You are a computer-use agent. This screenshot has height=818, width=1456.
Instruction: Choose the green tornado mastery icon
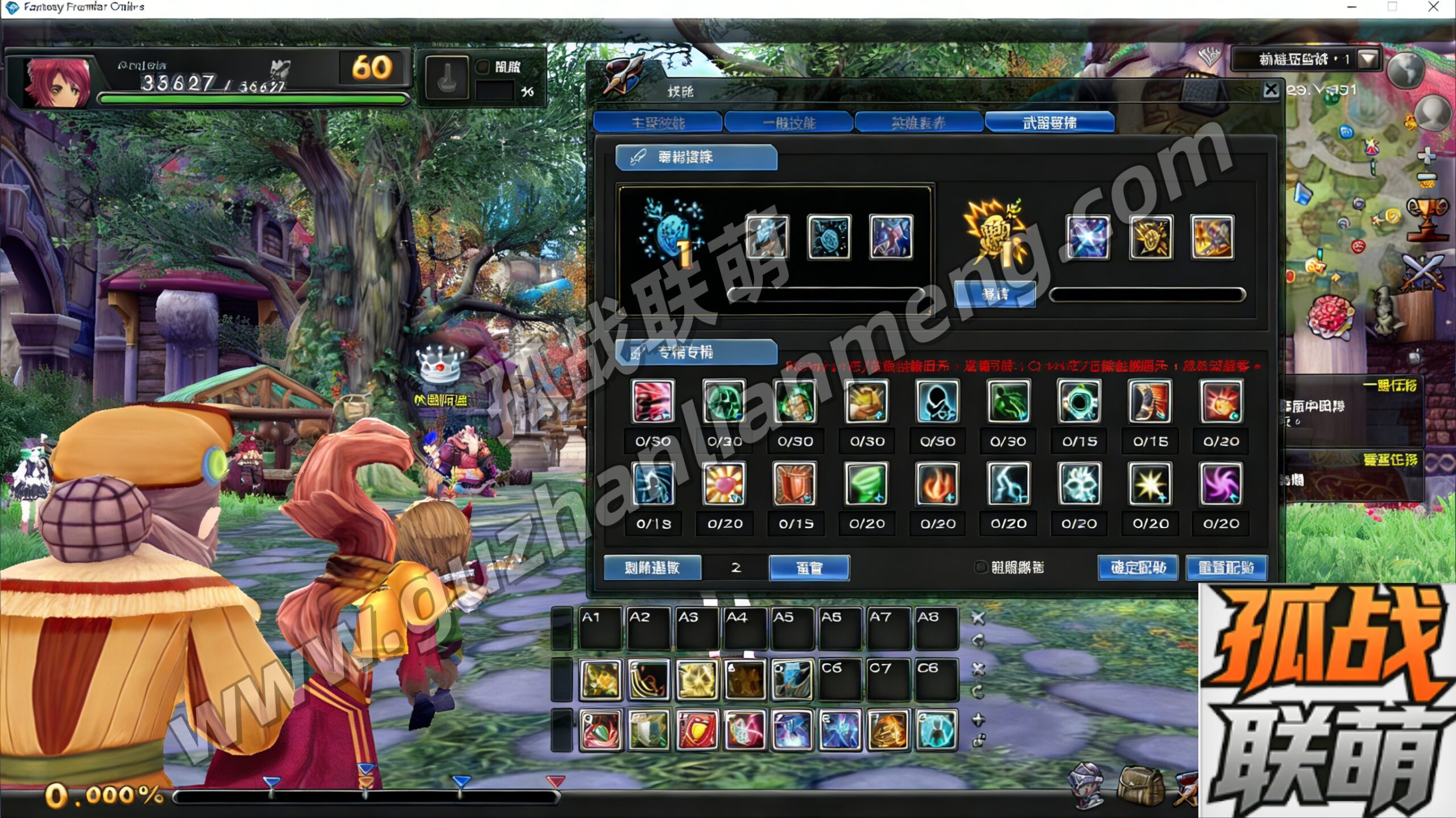pos(866,484)
